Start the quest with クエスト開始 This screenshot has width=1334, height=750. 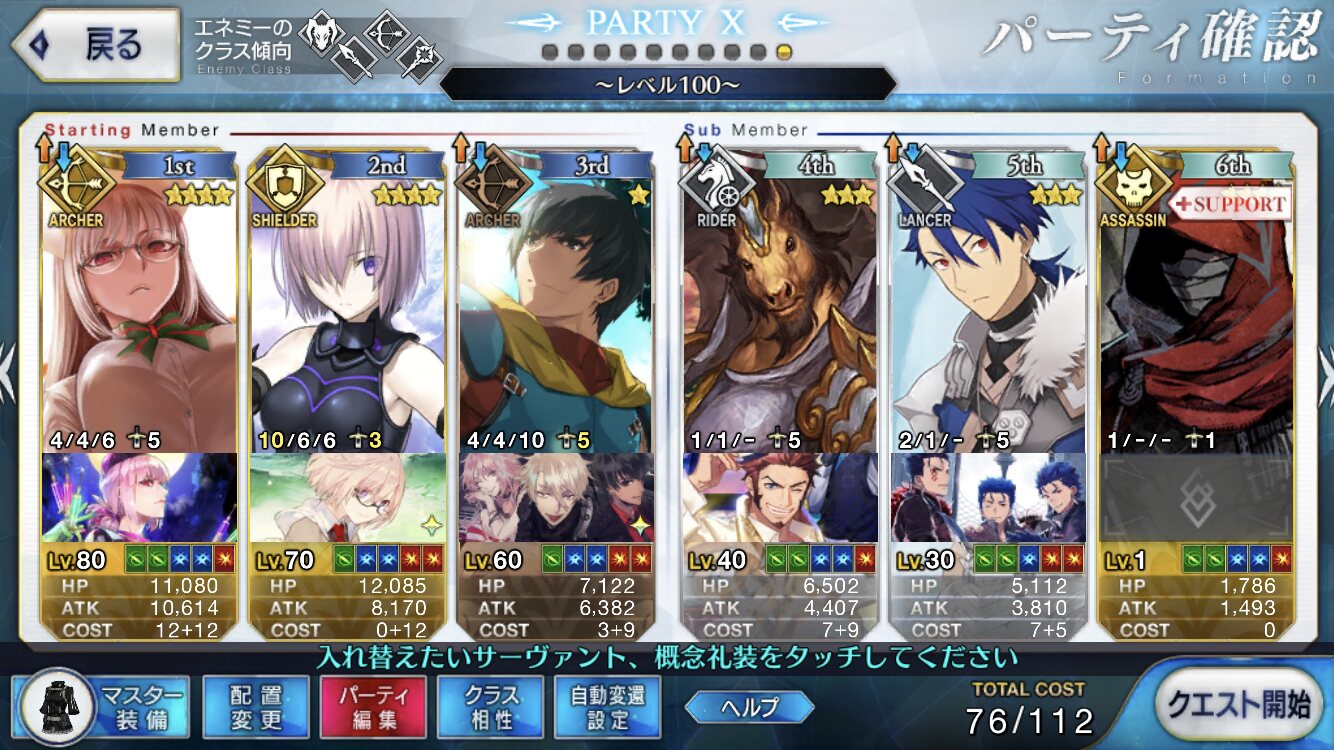[x=1237, y=704]
